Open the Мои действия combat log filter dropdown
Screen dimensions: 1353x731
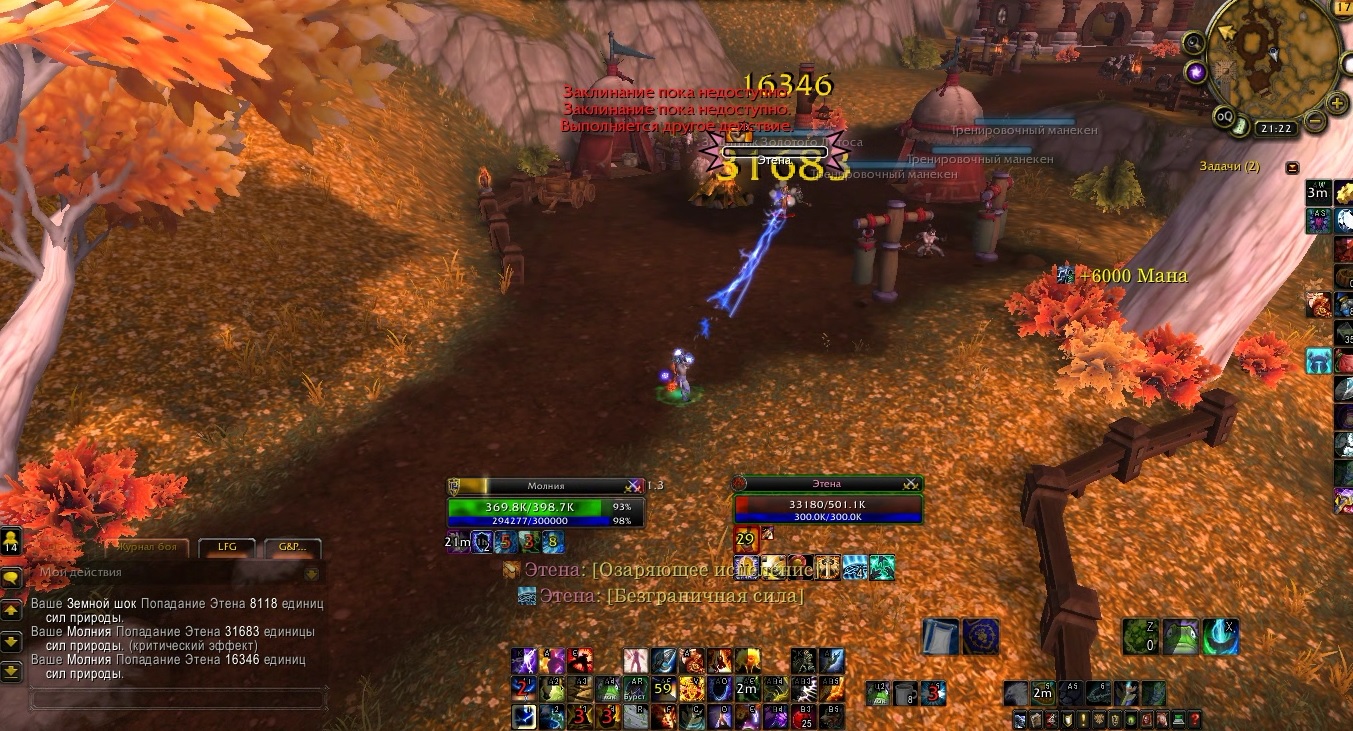click(311, 573)
